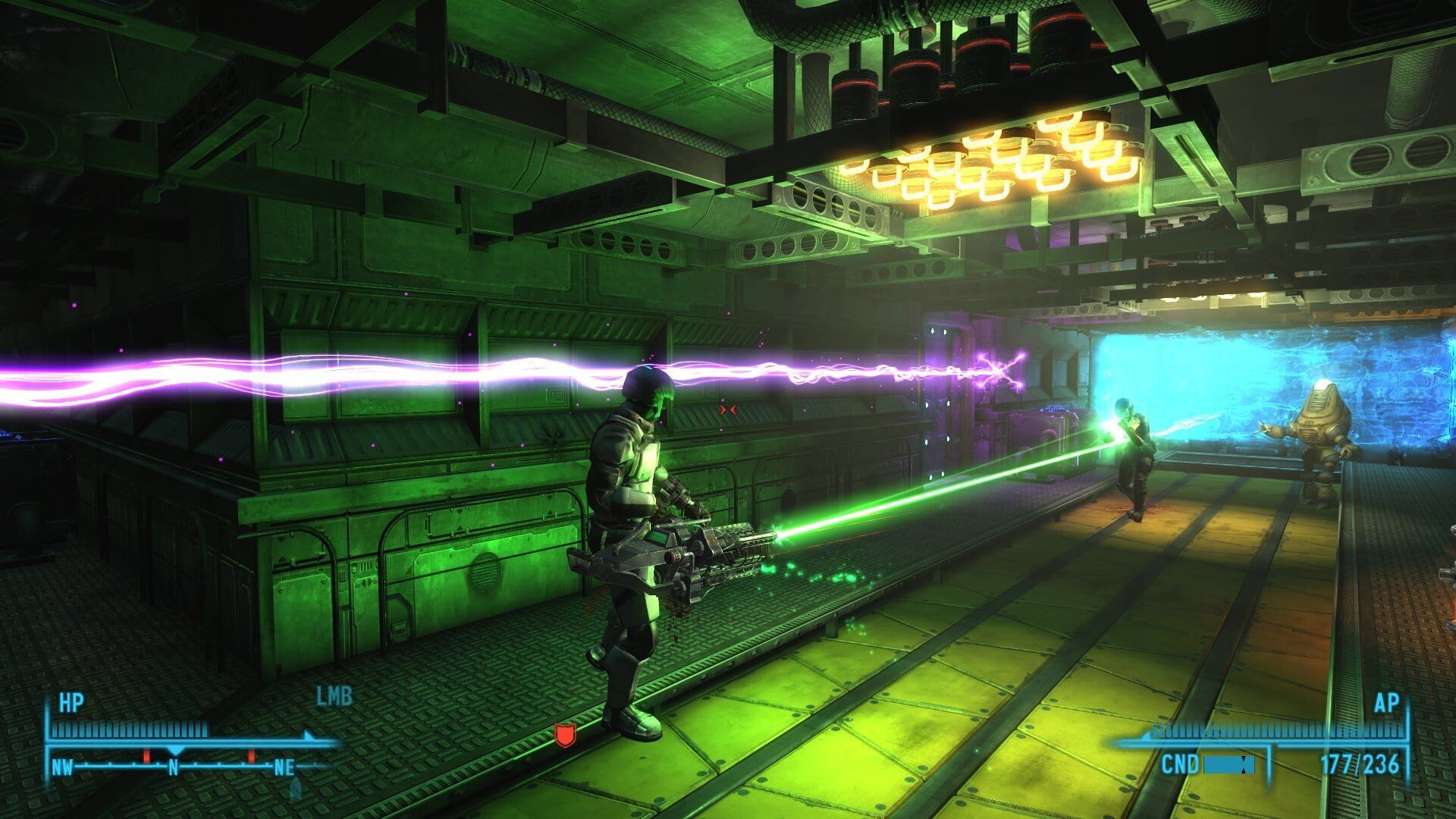Click the left red enemy tick on compass
1456x819 pixels.
tap(146, 755)
